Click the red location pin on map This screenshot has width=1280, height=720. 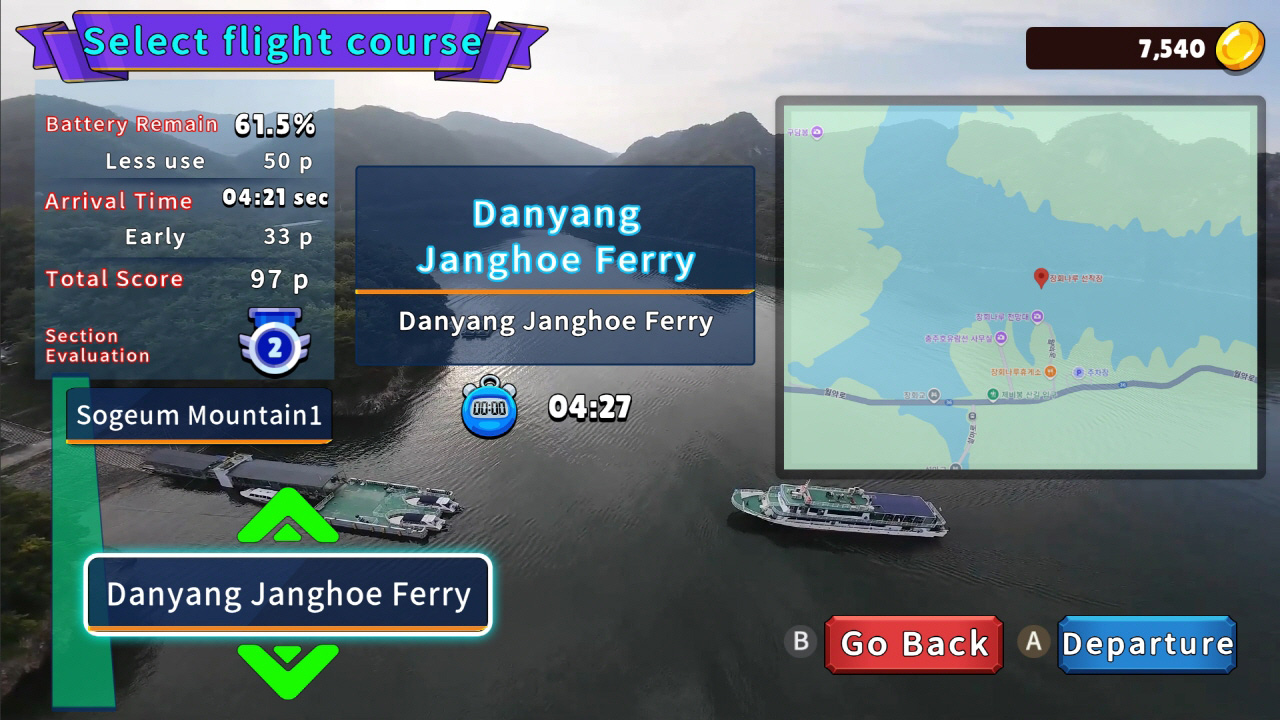click(1040, 277)
